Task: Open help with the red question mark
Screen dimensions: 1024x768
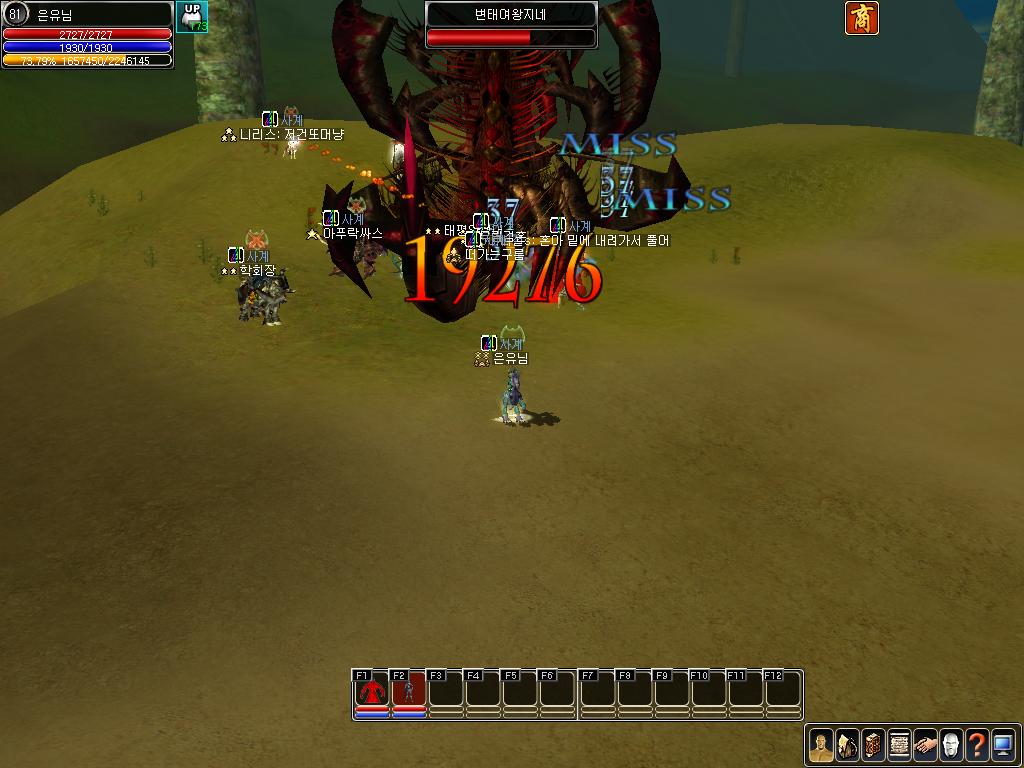Action: pyautogui.click(x=977, y=746)
